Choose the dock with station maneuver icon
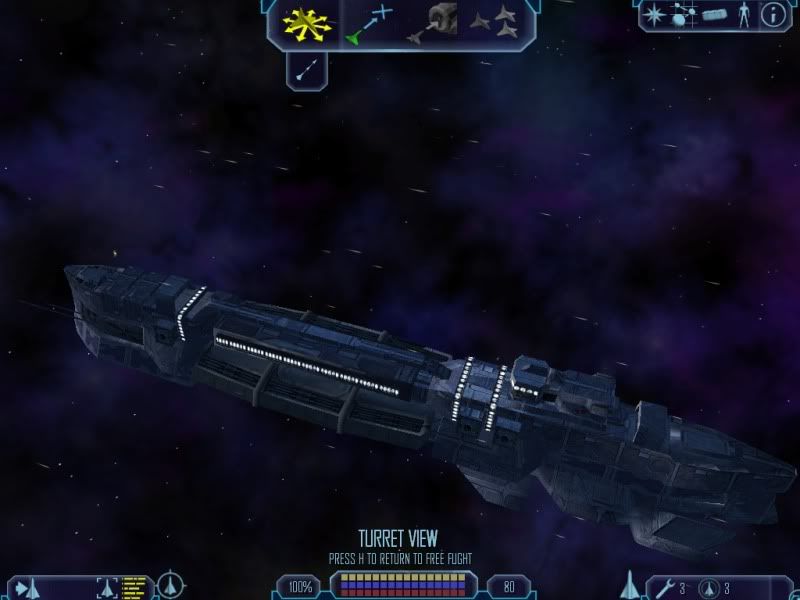Screen dimensions: 800x600 [x=431, y=23]
